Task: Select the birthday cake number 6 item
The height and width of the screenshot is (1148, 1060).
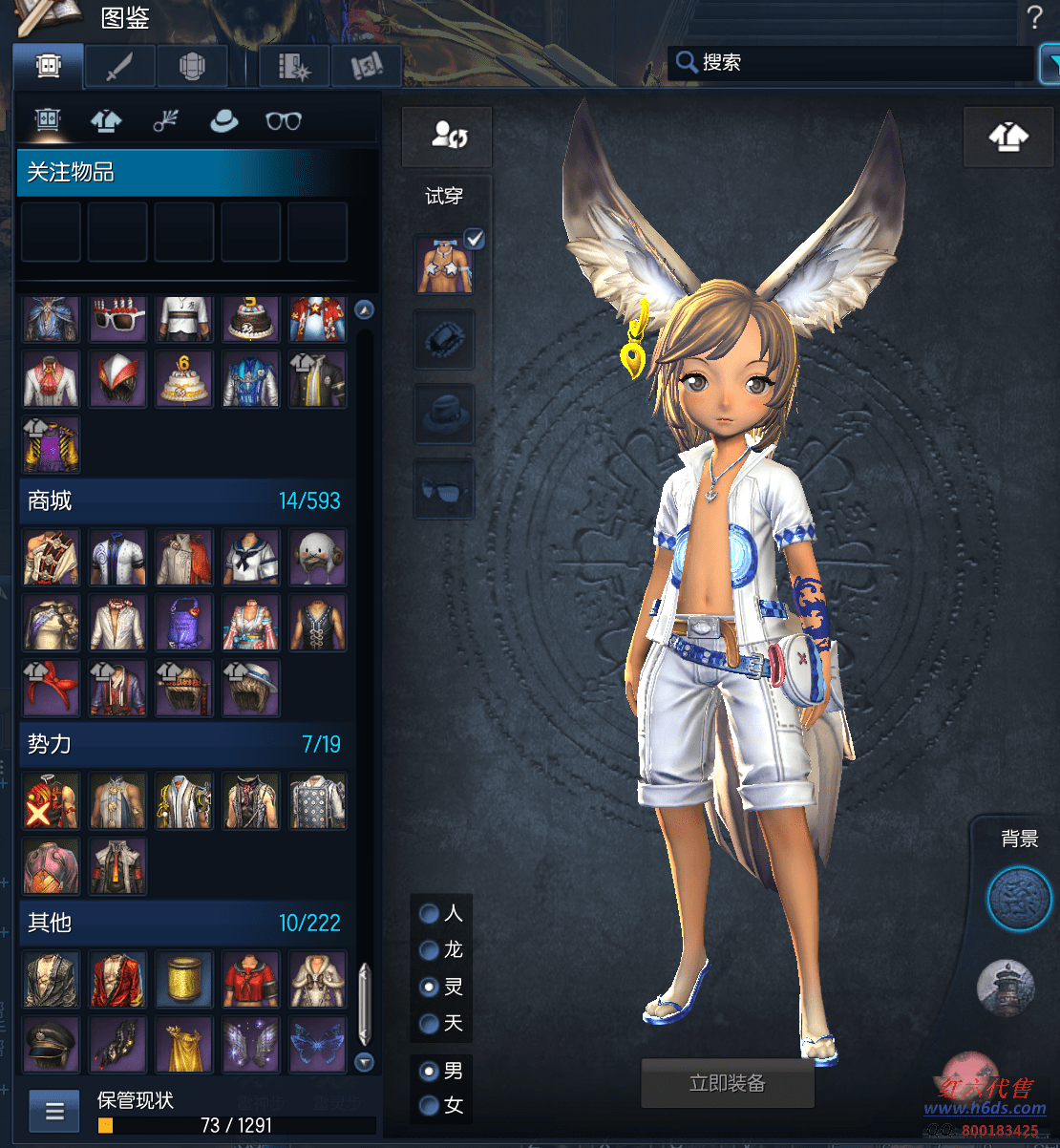Action: (x=184, y=379)
